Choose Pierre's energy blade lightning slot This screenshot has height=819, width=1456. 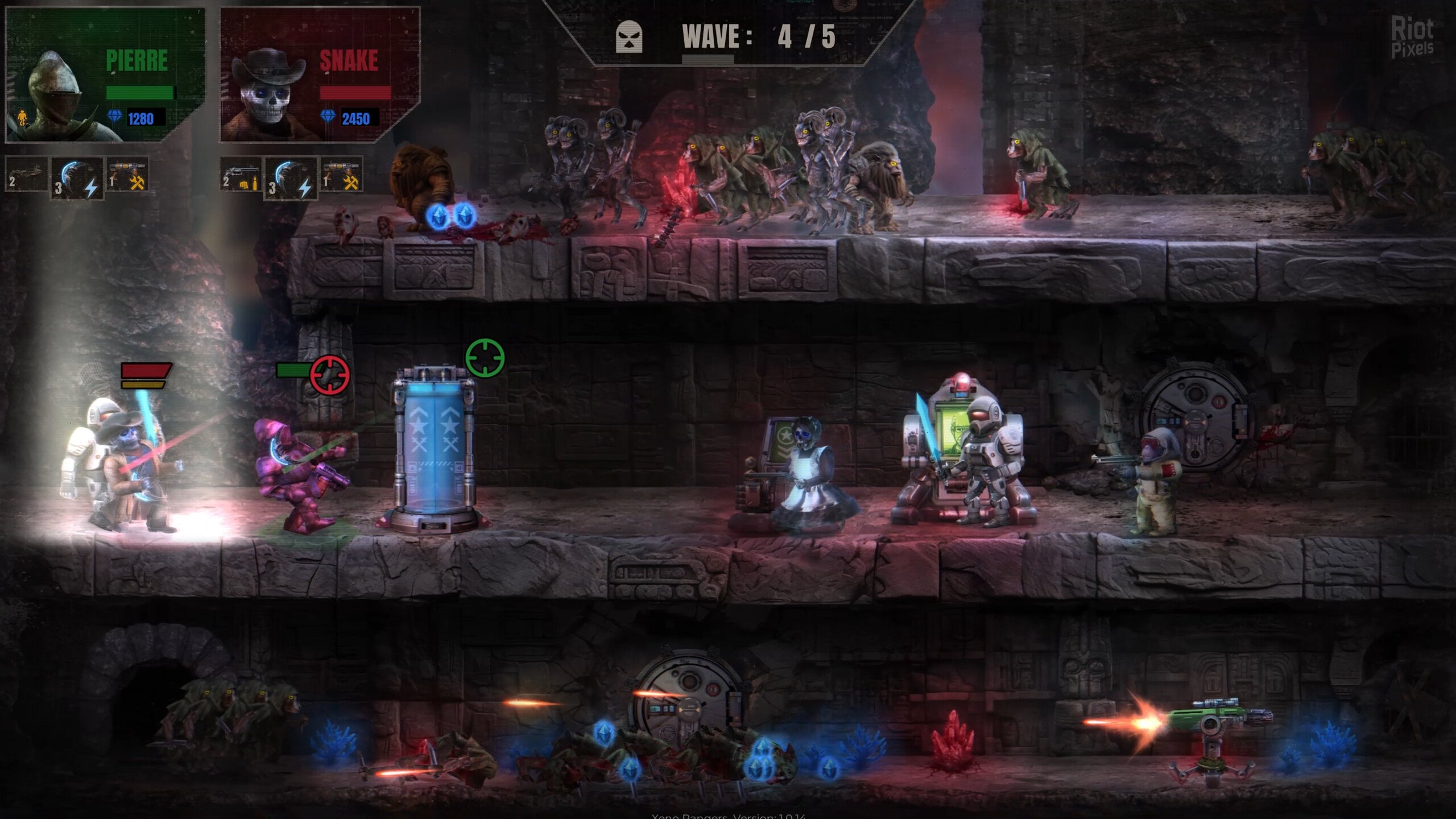[x=77, y=178]
